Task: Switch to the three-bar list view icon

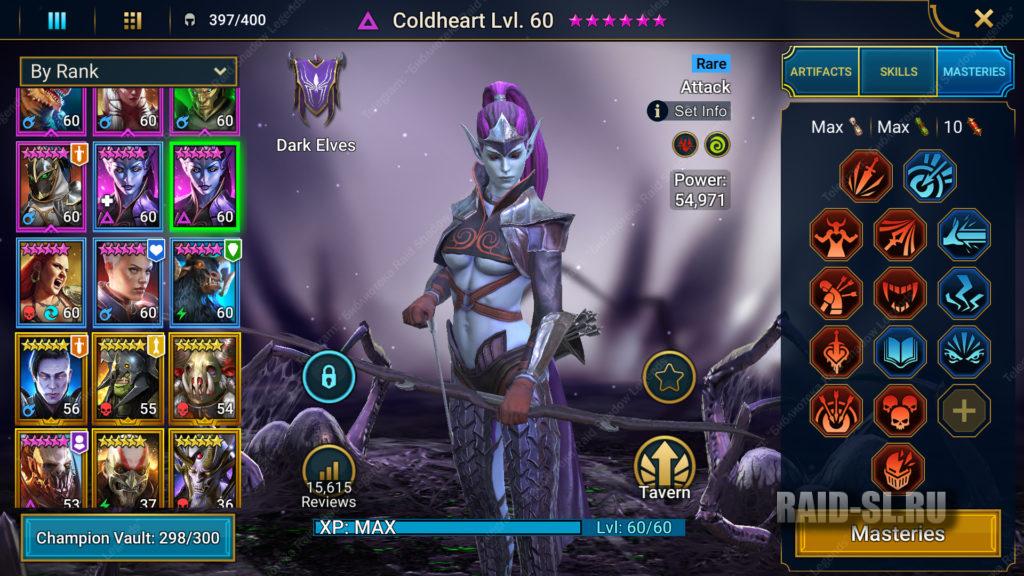Action: (57, 21)
